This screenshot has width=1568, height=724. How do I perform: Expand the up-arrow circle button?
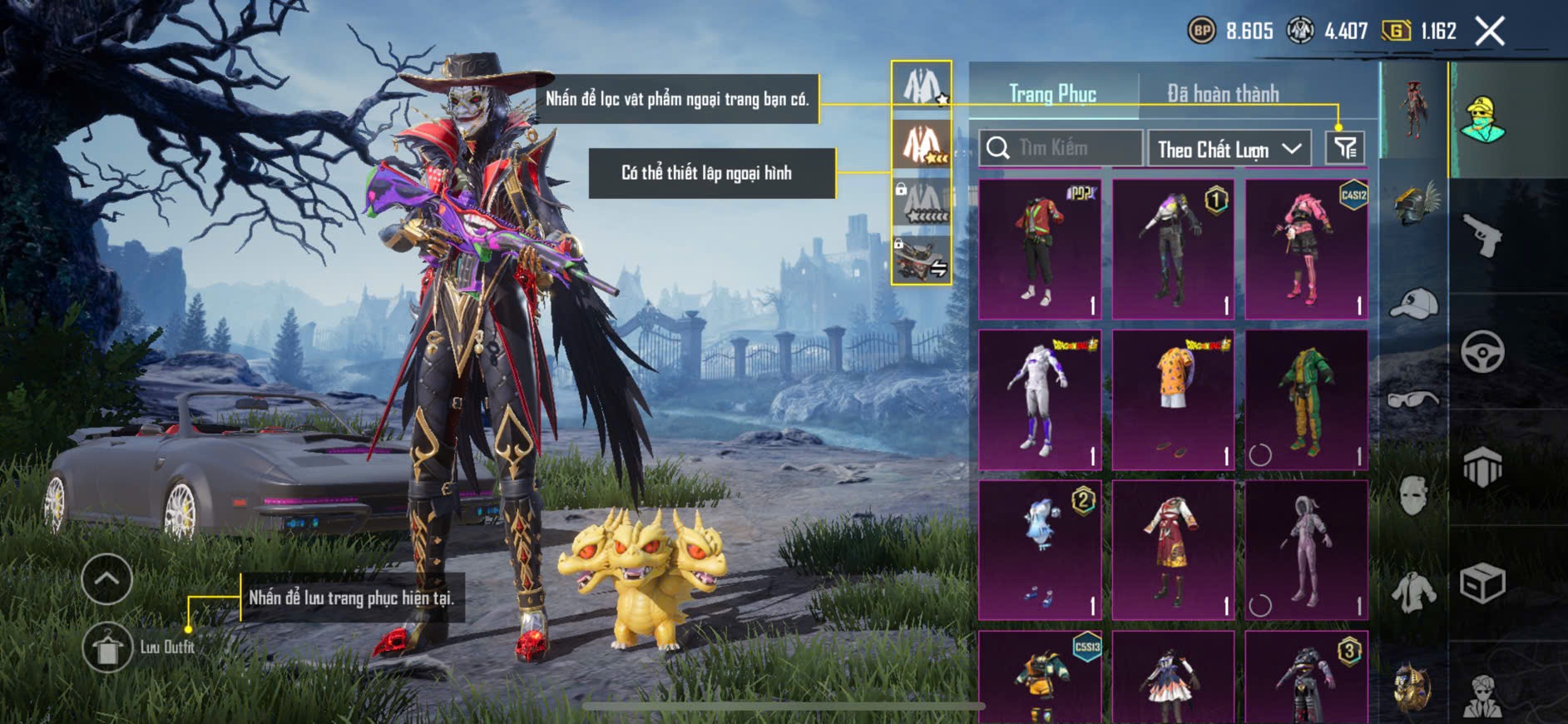click(107, 579)
